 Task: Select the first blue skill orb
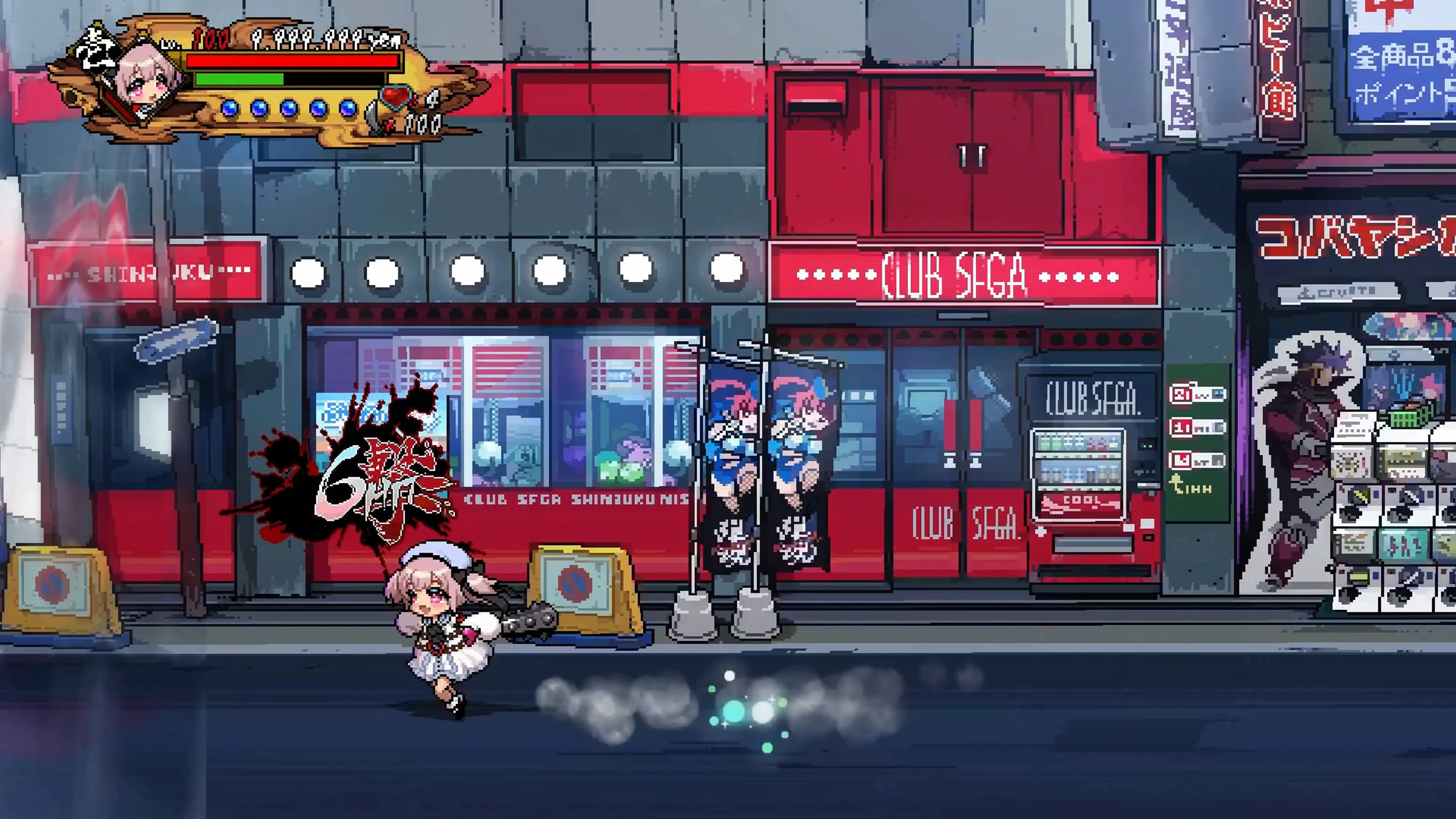tap(230, 109)
